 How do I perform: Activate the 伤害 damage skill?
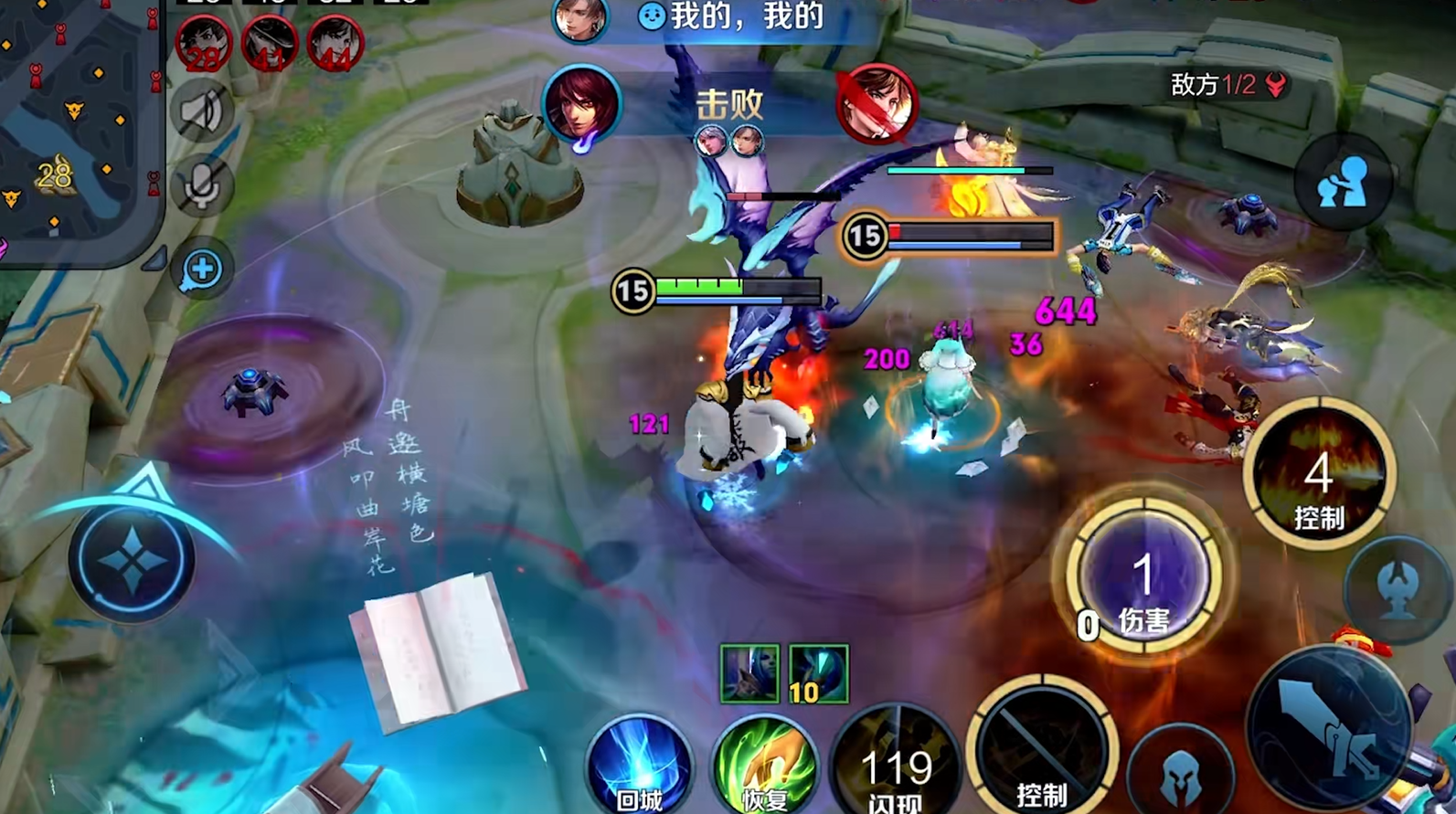[1143, 577]
